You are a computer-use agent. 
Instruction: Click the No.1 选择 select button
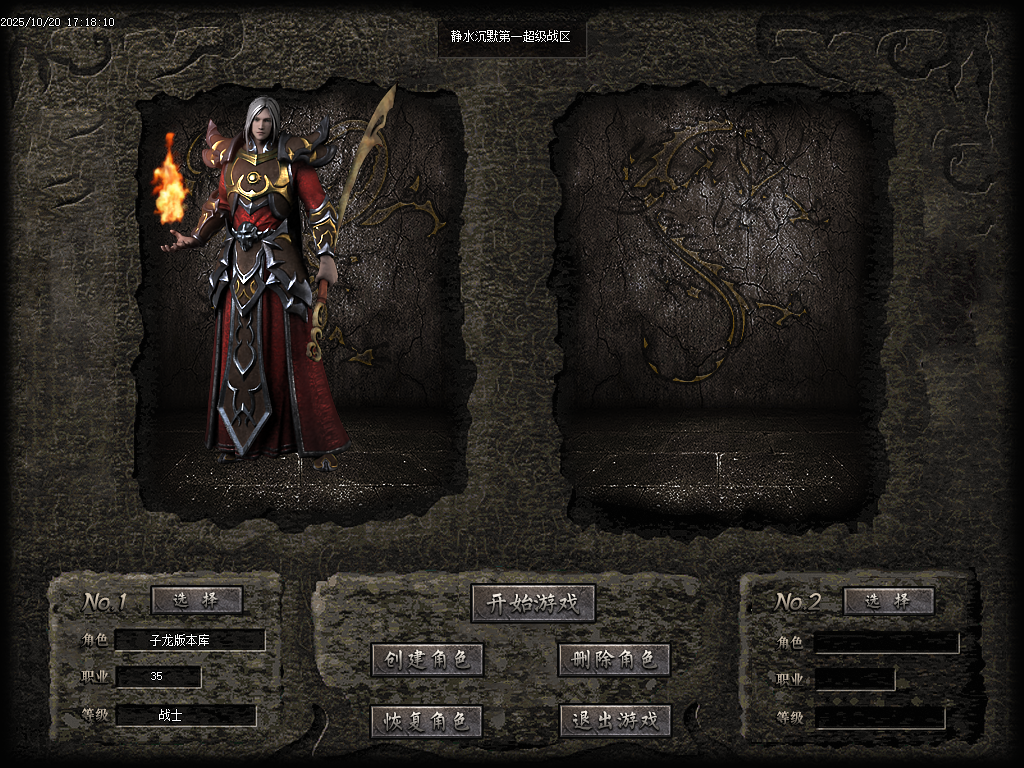pyautogui.click(x=197, y=600)
